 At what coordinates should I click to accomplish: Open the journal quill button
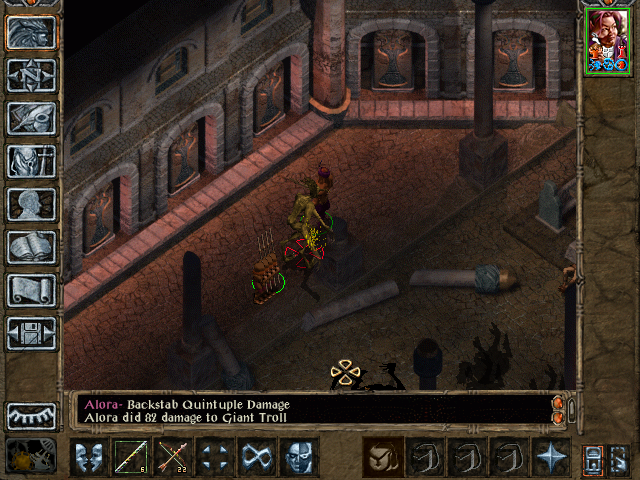click(x=31, y=118)
